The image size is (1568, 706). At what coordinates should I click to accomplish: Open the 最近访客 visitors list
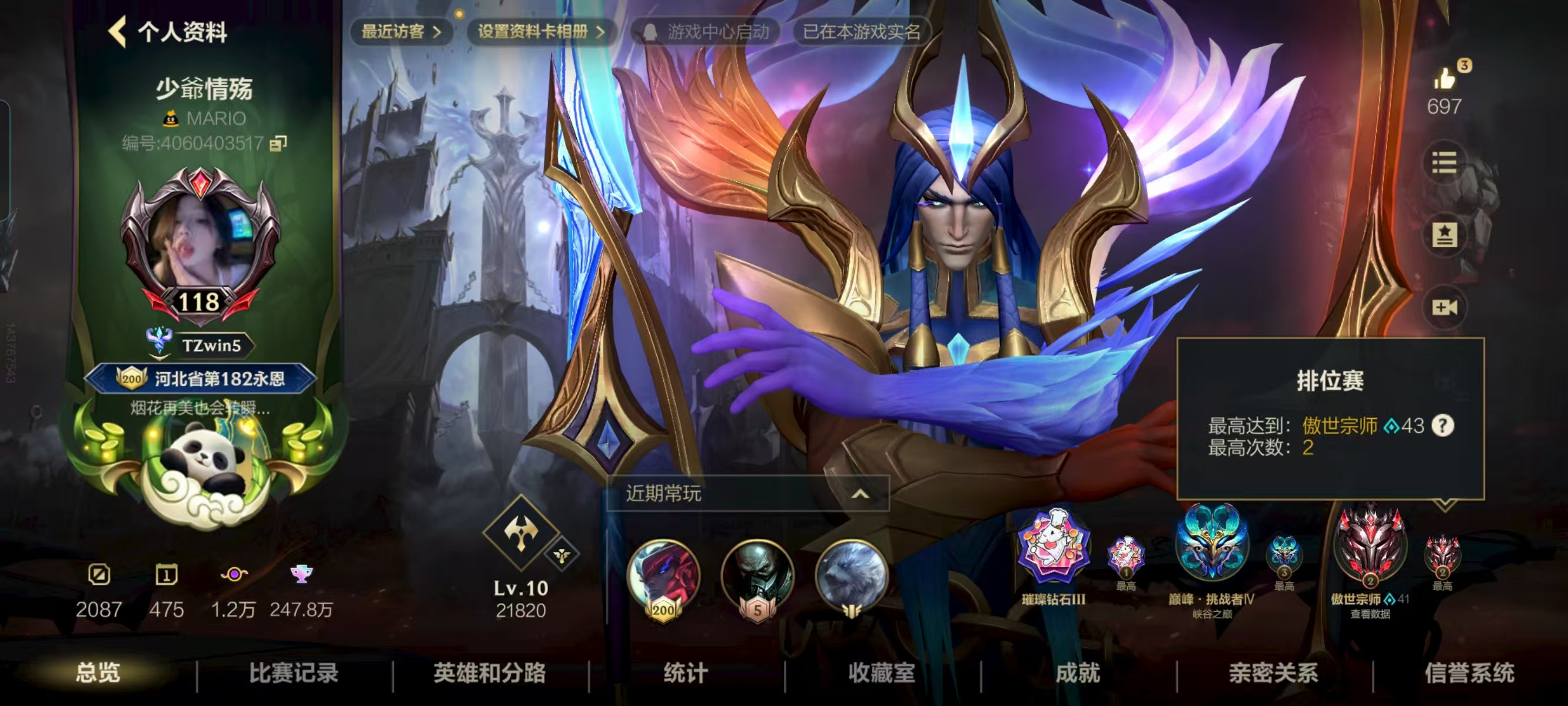[400, 32]
